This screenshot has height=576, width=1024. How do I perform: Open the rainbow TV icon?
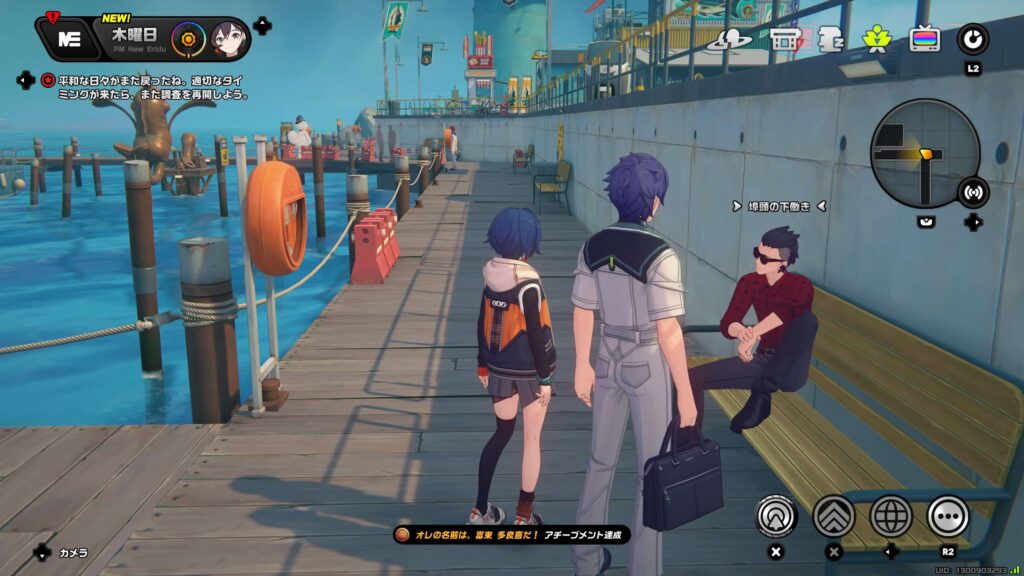point(924,40)
